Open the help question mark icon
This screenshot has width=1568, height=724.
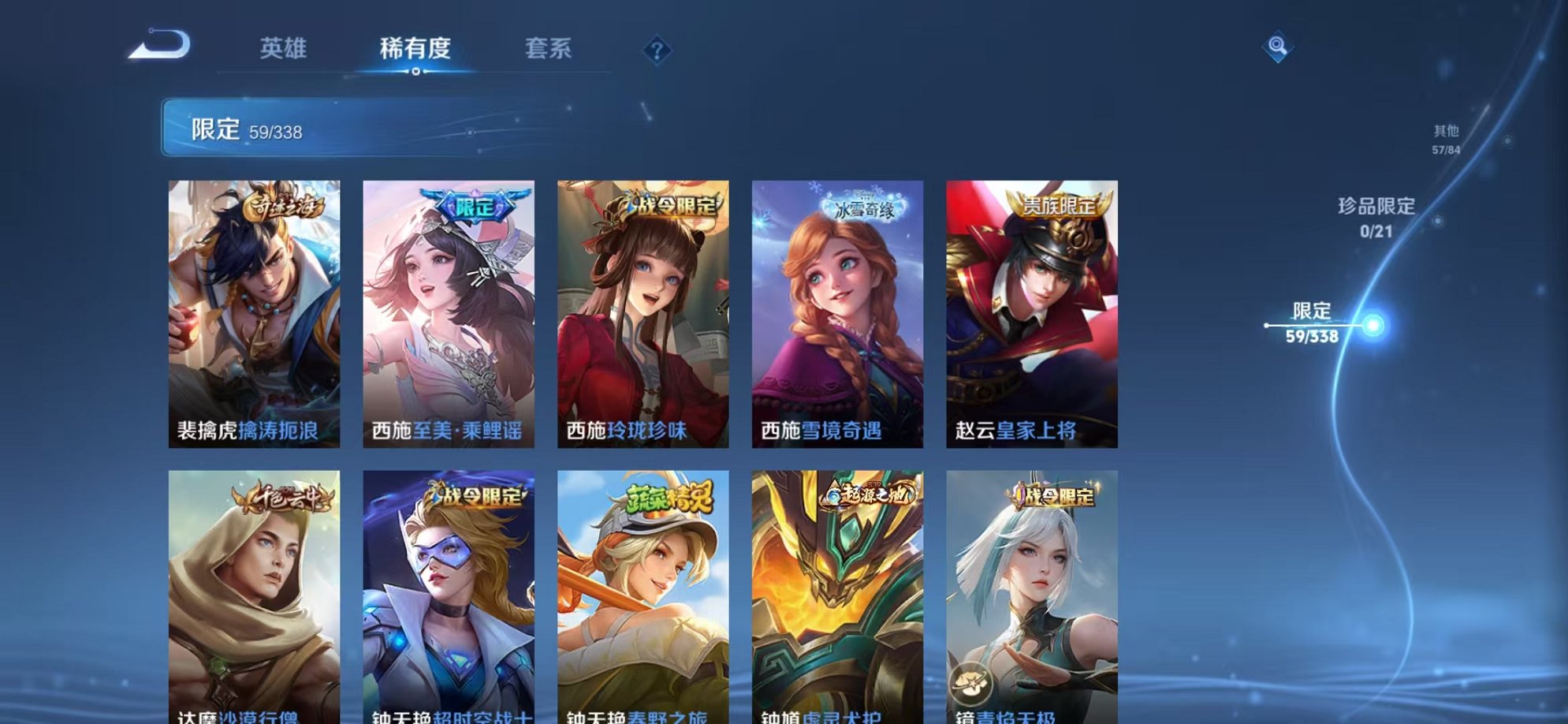[x=654, y=50]
